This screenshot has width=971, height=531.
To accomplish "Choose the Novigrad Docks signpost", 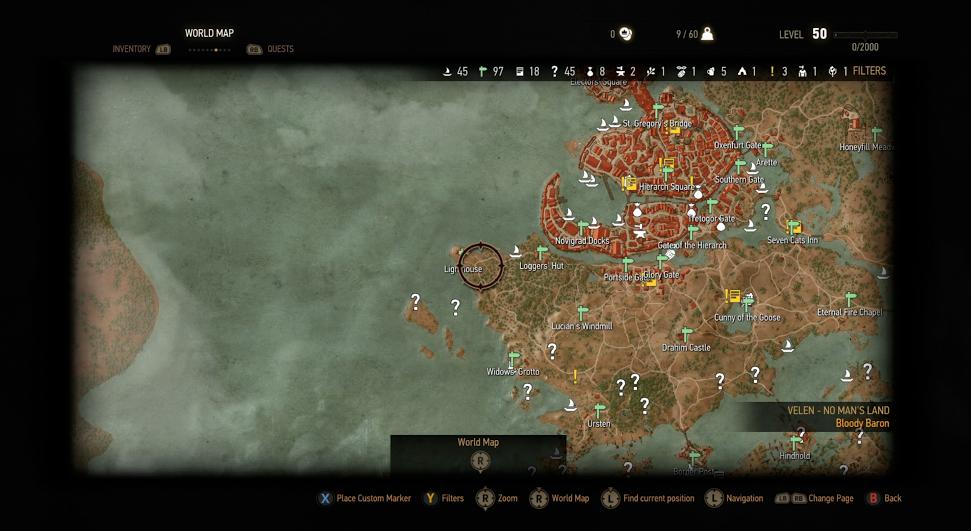I will pos(583,229).
